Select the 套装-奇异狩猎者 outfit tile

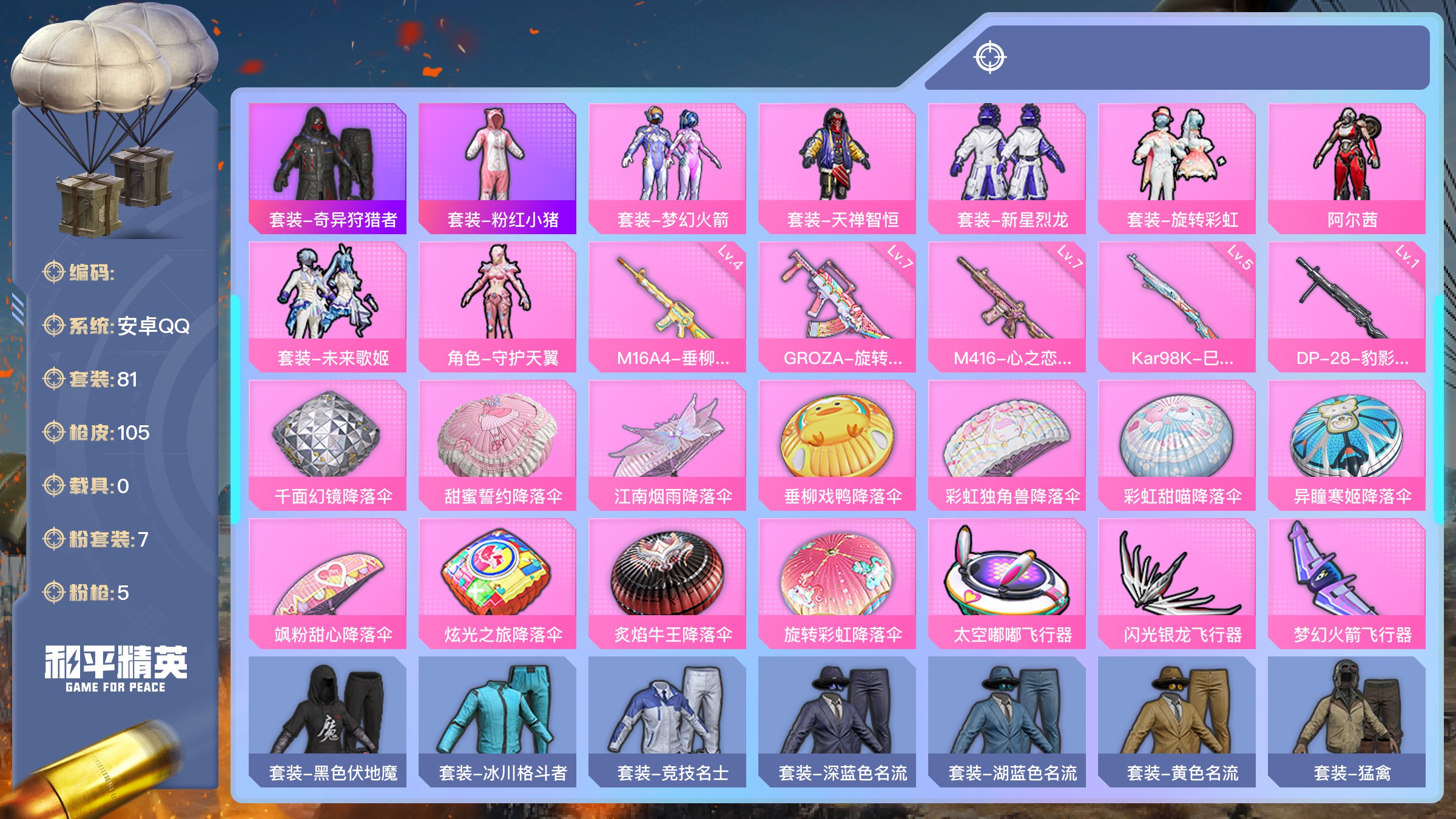pyautogui.click(x=328, y=168)
